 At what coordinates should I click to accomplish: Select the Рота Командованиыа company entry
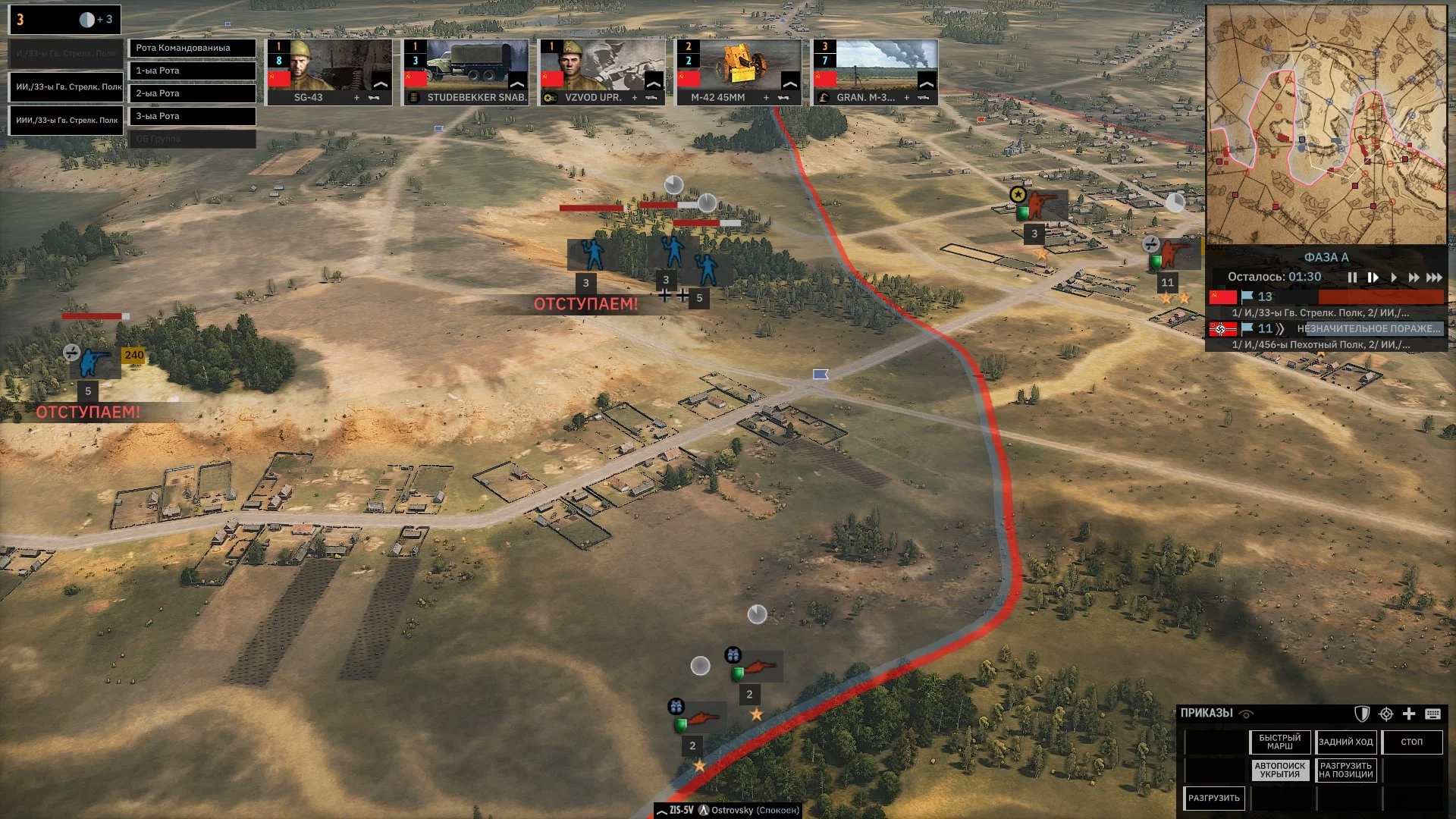(192, 48)
